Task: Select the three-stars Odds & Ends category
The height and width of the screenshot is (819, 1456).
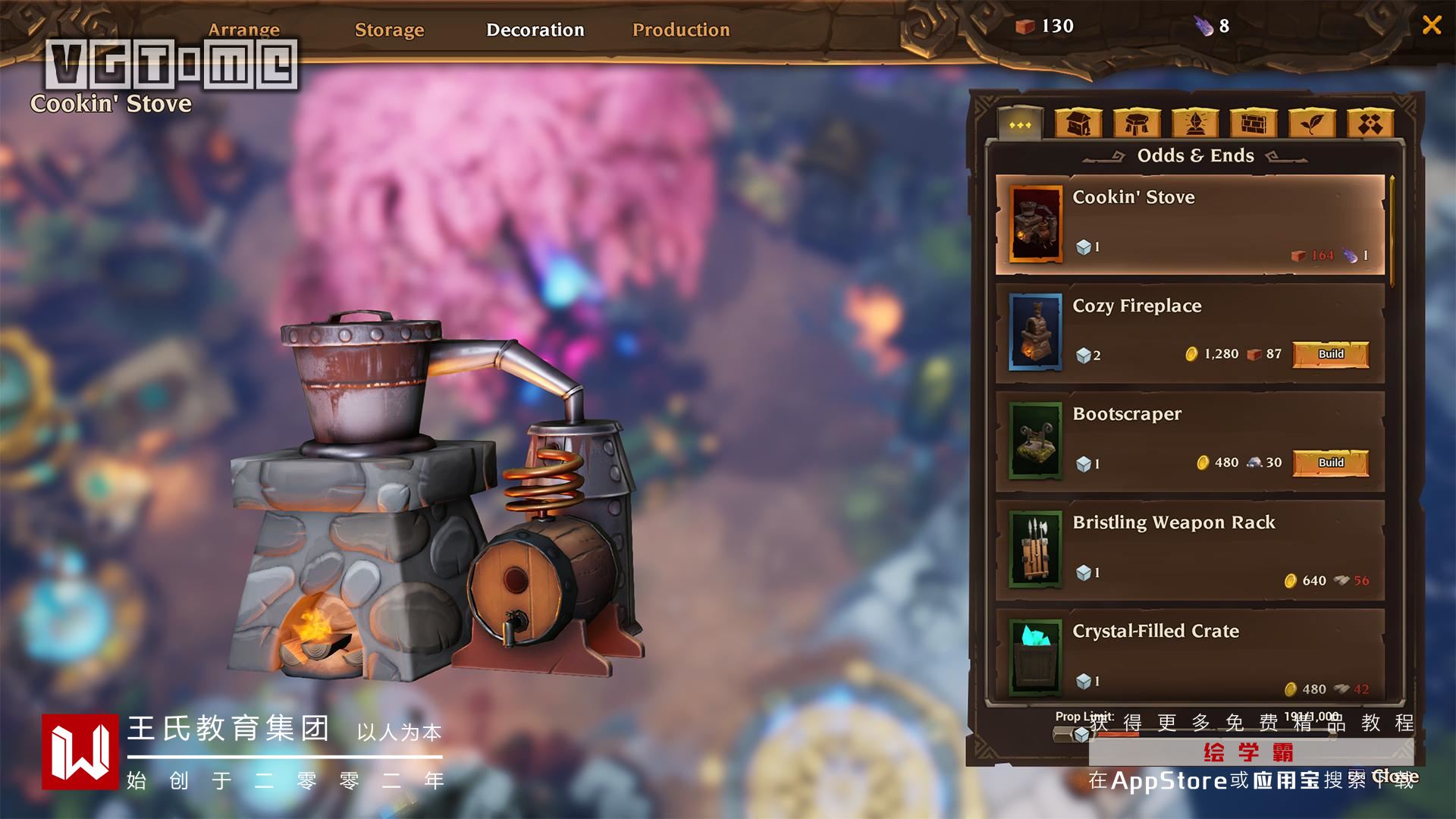Action: coord(1020,124)
